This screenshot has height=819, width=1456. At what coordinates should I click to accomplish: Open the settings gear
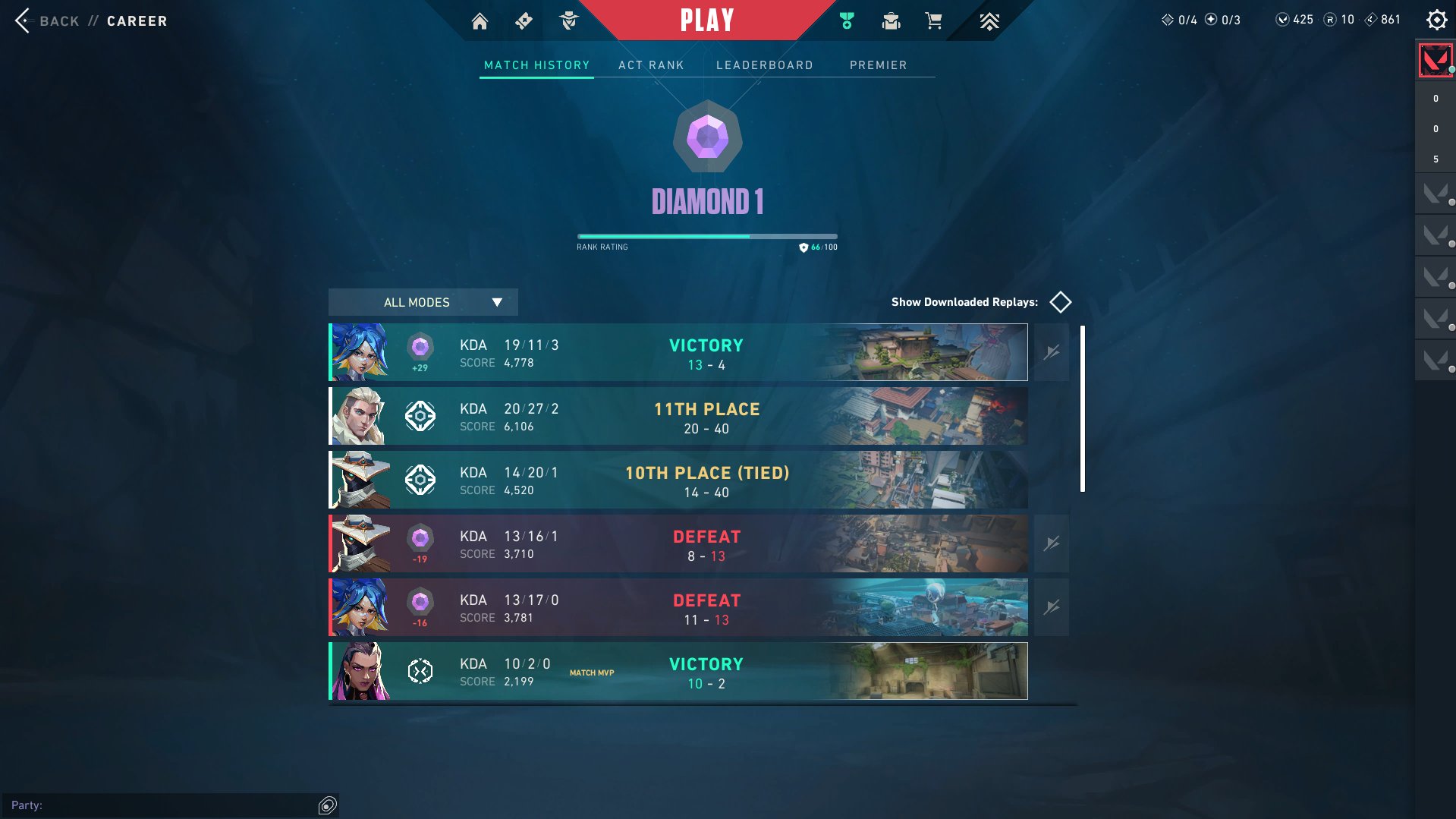[1436, 20]
